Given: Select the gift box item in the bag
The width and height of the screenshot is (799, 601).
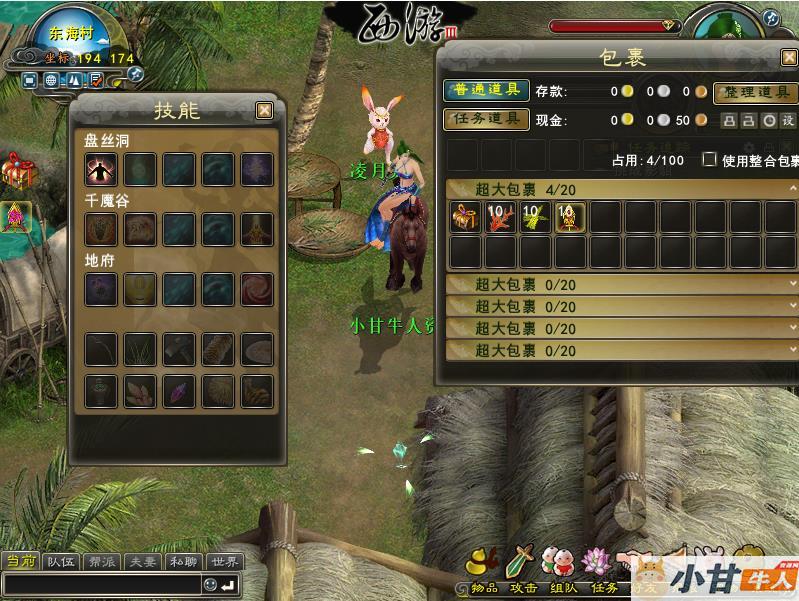Looking at the screenshot, I should pos(465,217).
